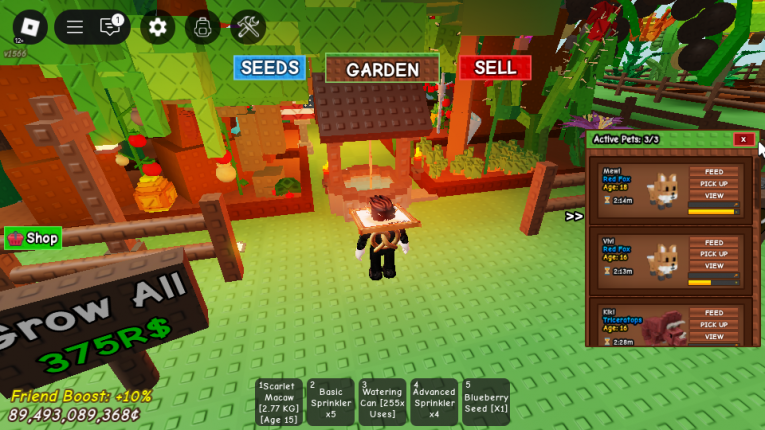This screenshot has width=765, height=430.
Task: Feed the Red Fox named Mewi
Action: coord(713,171)
